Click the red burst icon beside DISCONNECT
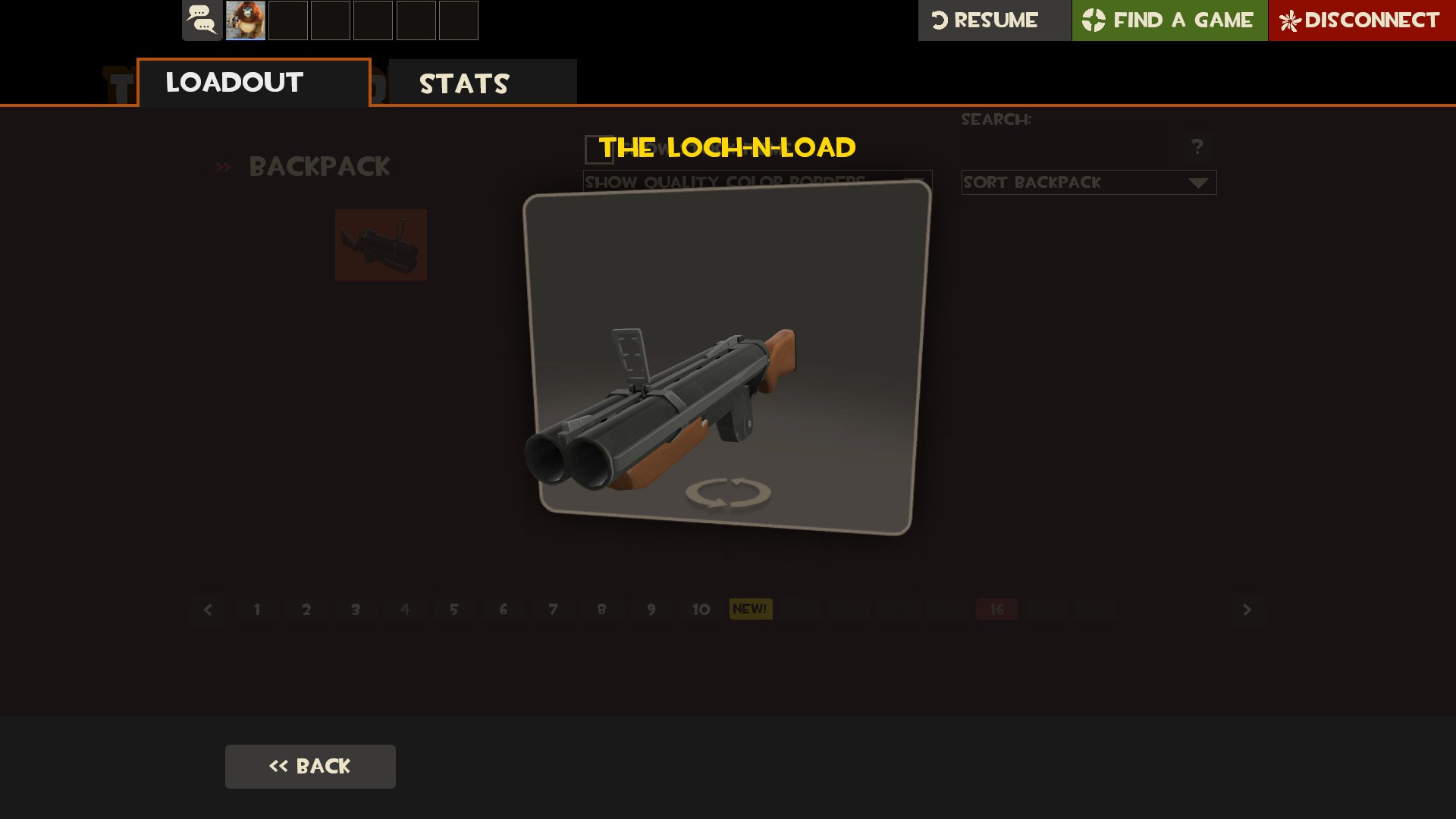This screenshot has height=819, width=1456. click(1291, 20)
